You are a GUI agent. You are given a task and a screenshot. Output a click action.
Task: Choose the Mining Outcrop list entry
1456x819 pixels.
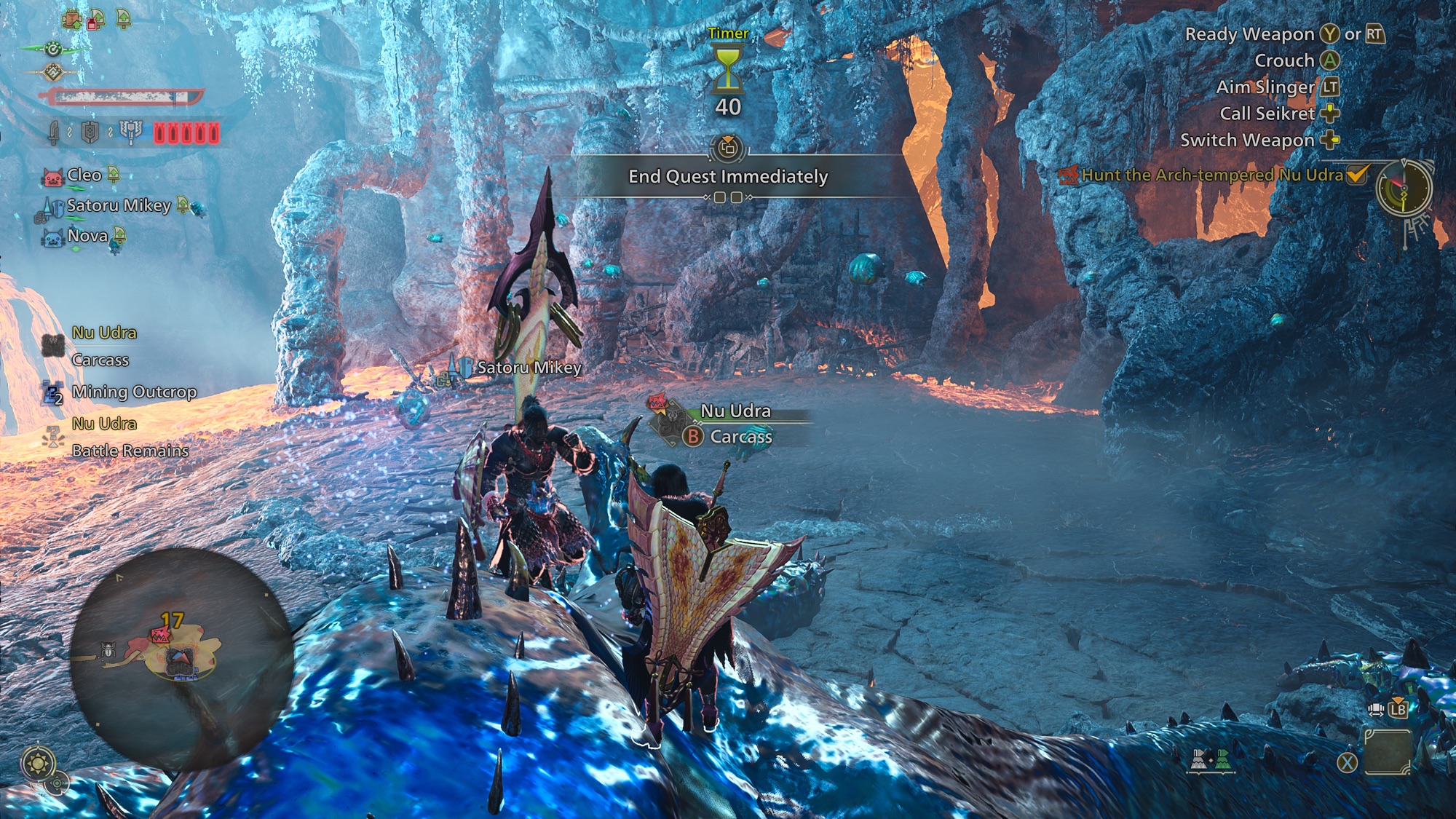[x=134, y=392]
